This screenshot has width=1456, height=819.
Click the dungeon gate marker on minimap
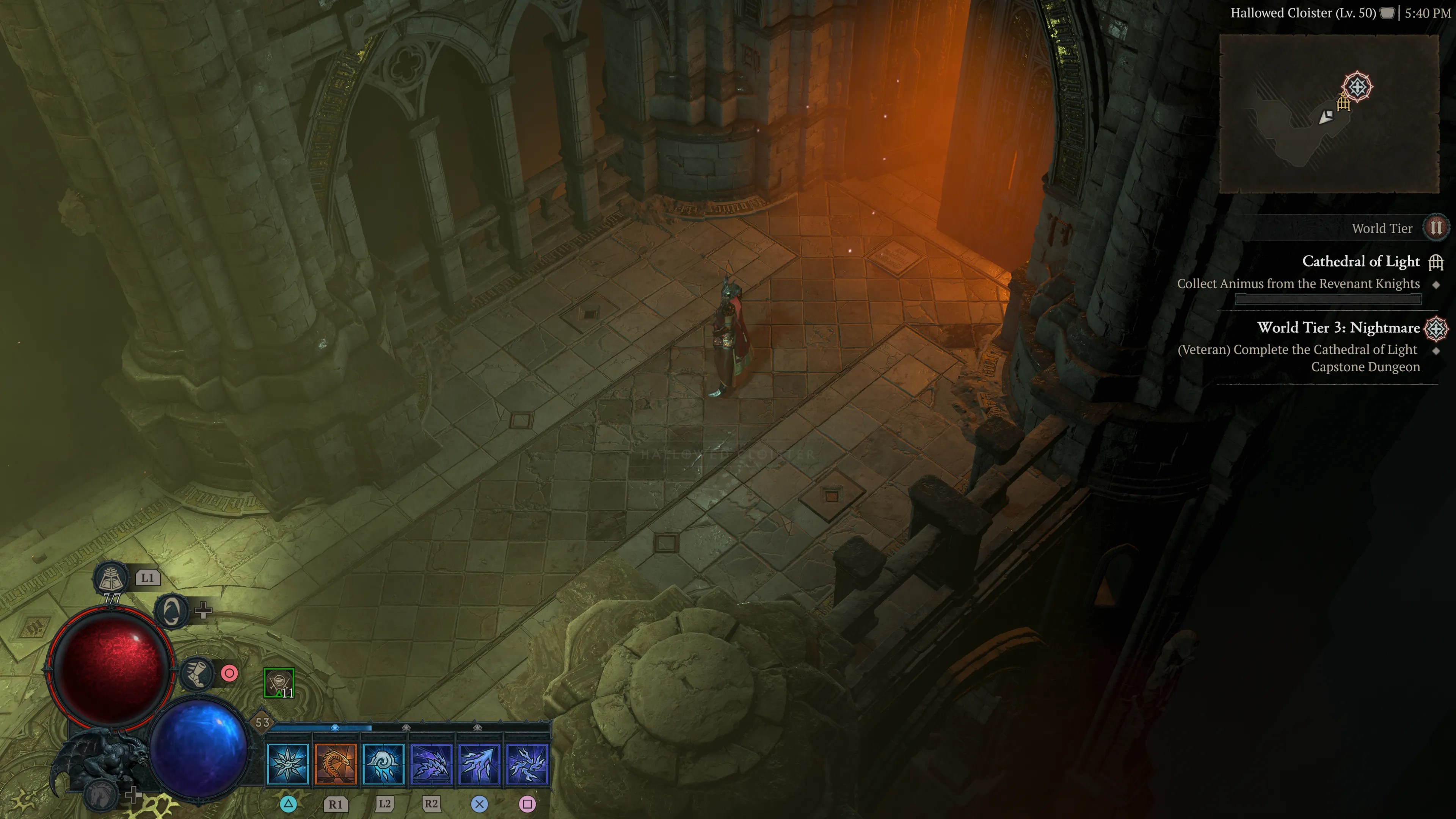tap(1343, 104)
